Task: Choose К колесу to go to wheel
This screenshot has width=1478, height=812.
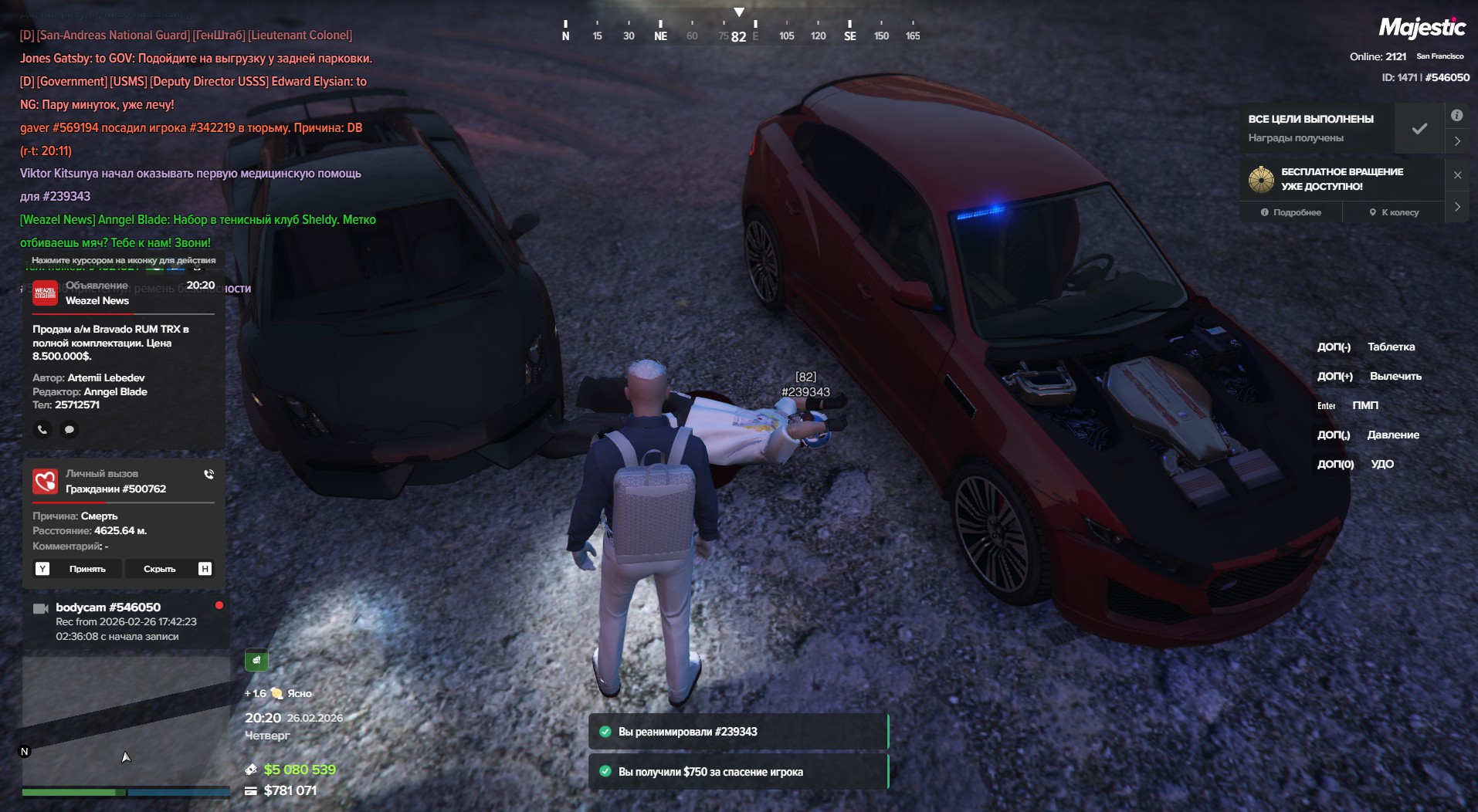Action: pyautogui.click(x=1394, y=212)
